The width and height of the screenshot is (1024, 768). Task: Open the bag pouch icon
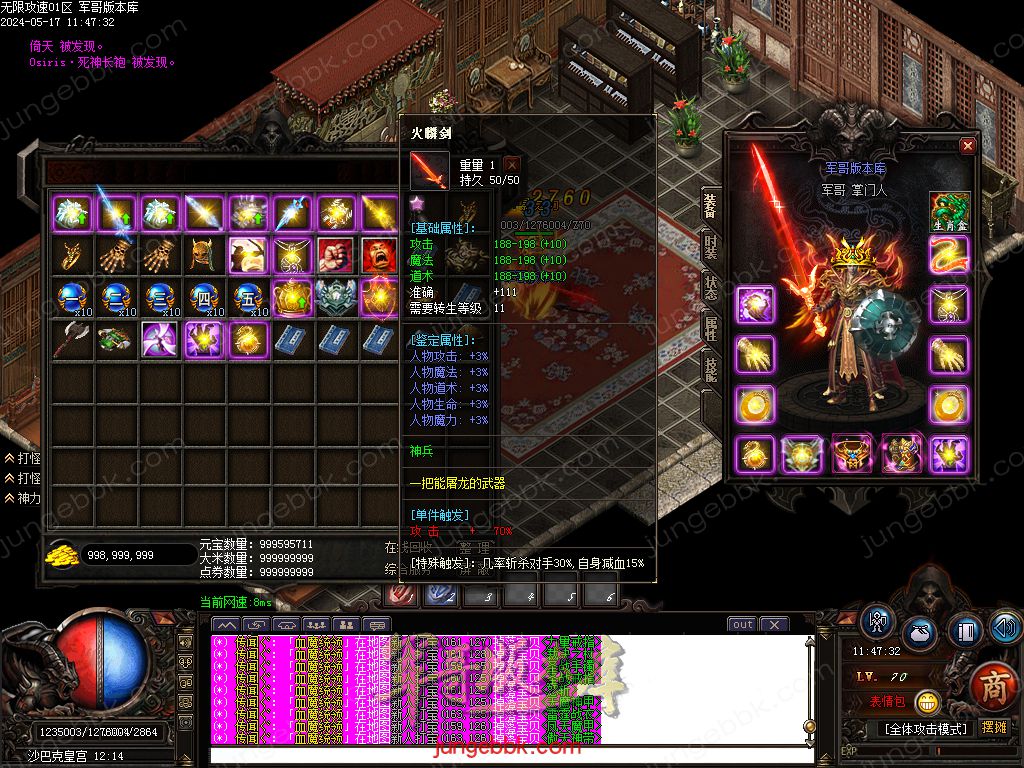(x=921, y=633)
